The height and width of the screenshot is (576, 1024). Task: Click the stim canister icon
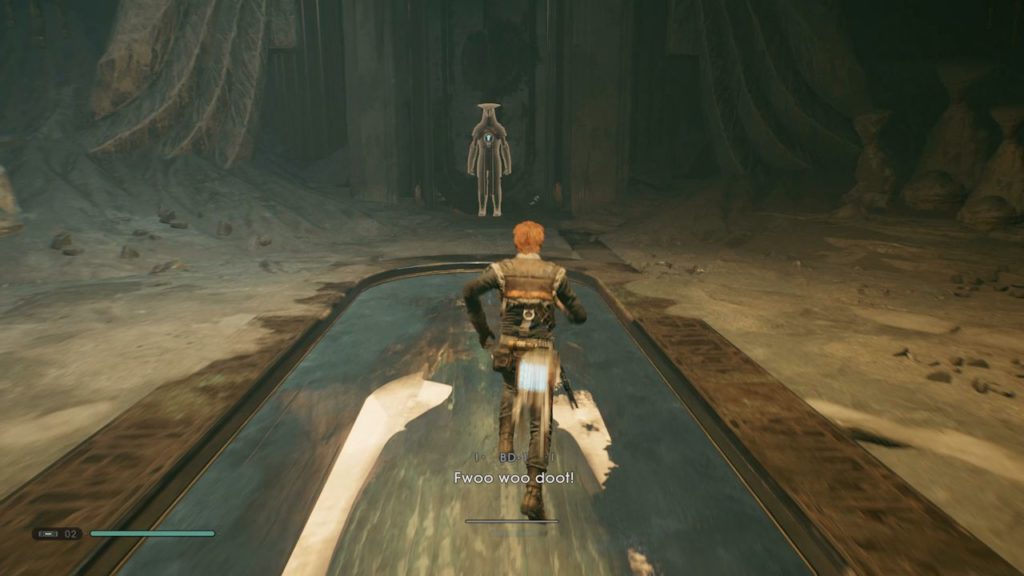click(x=49, y=534)
